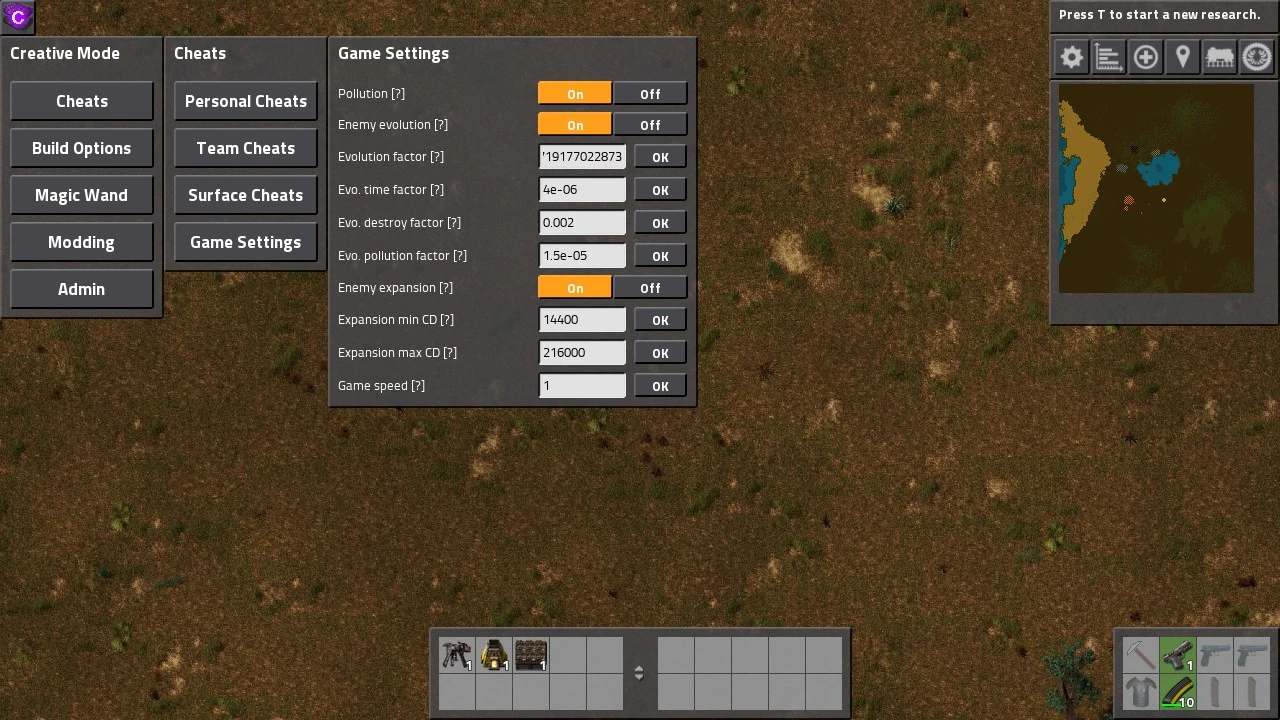Image resolution: width=1280 pixels, height=720 pixels.
Task: Open the Team Cheats panel
Action: (x=245, y=148)
